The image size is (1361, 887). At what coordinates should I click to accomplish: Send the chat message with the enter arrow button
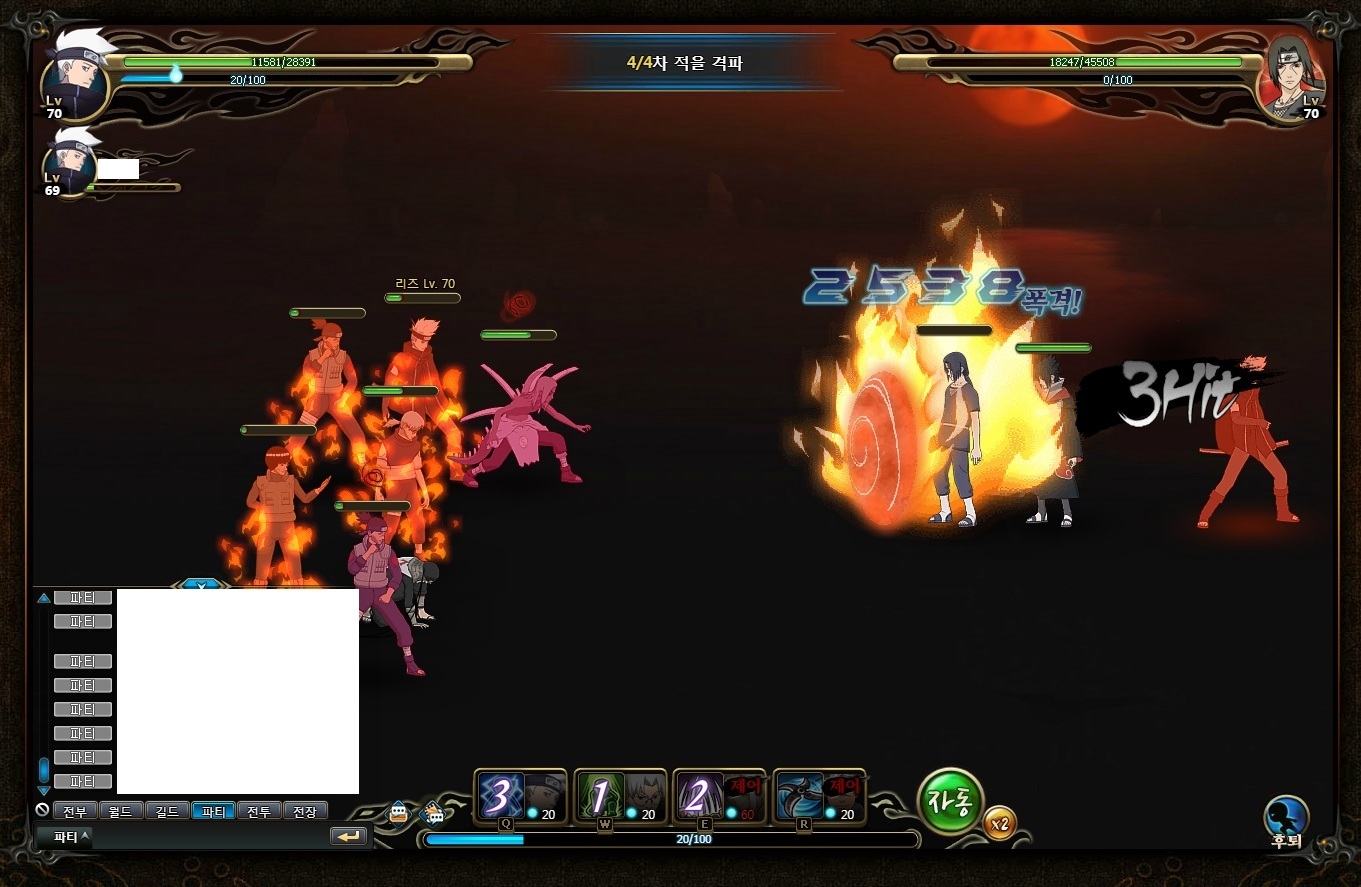click(x=348, y=836)
